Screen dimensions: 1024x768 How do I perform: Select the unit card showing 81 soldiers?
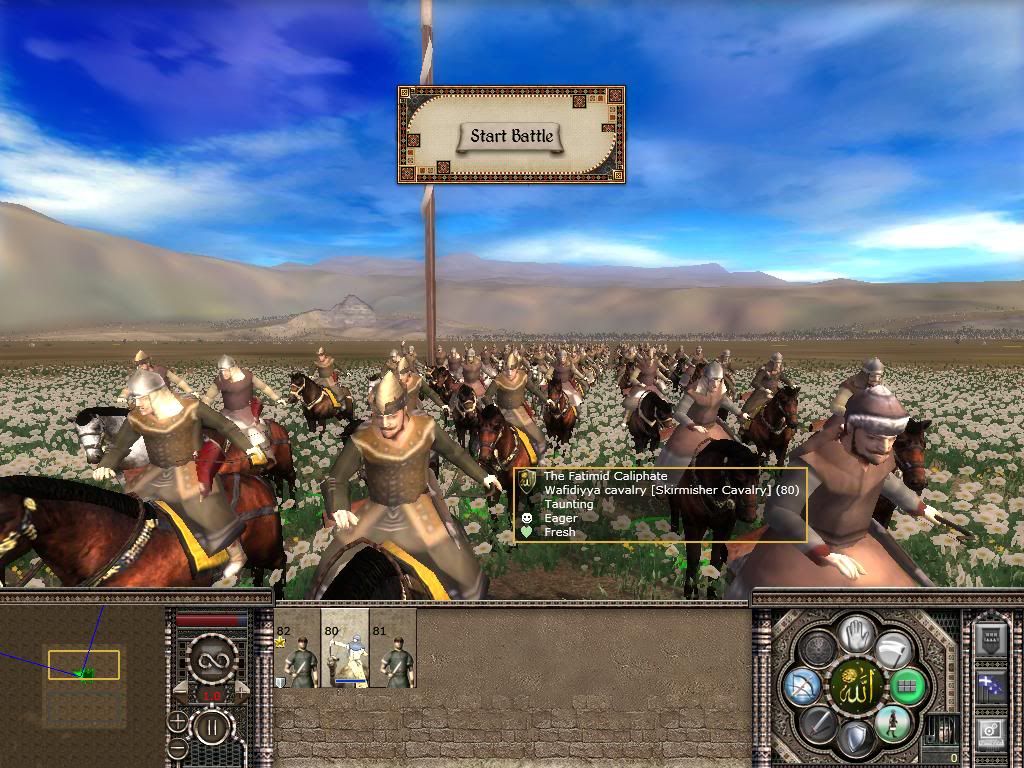tap(392, 648)
